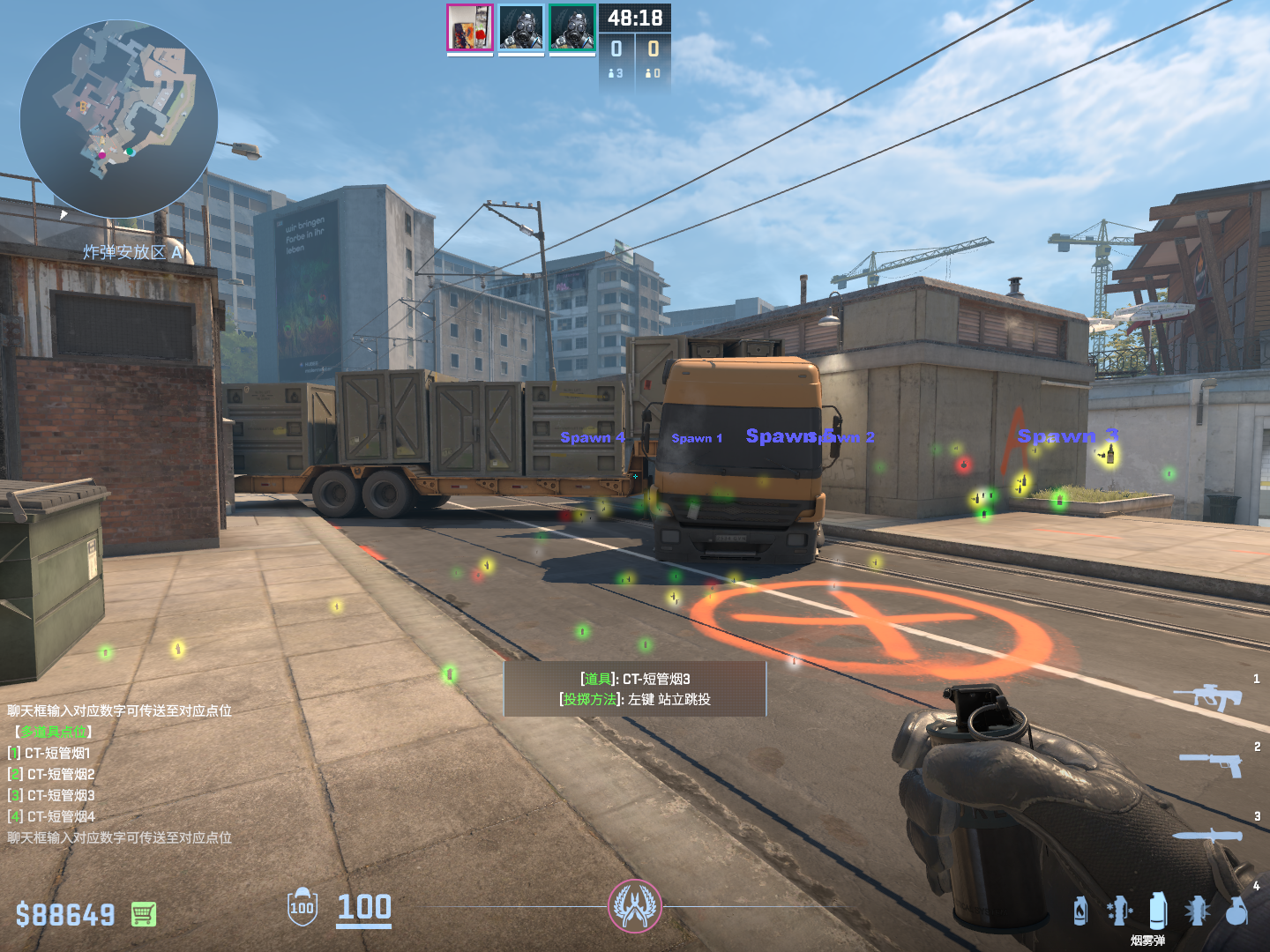Select the pink-bordered player avatar
This screenshot has width=1270, height=952.
[469, 28]
